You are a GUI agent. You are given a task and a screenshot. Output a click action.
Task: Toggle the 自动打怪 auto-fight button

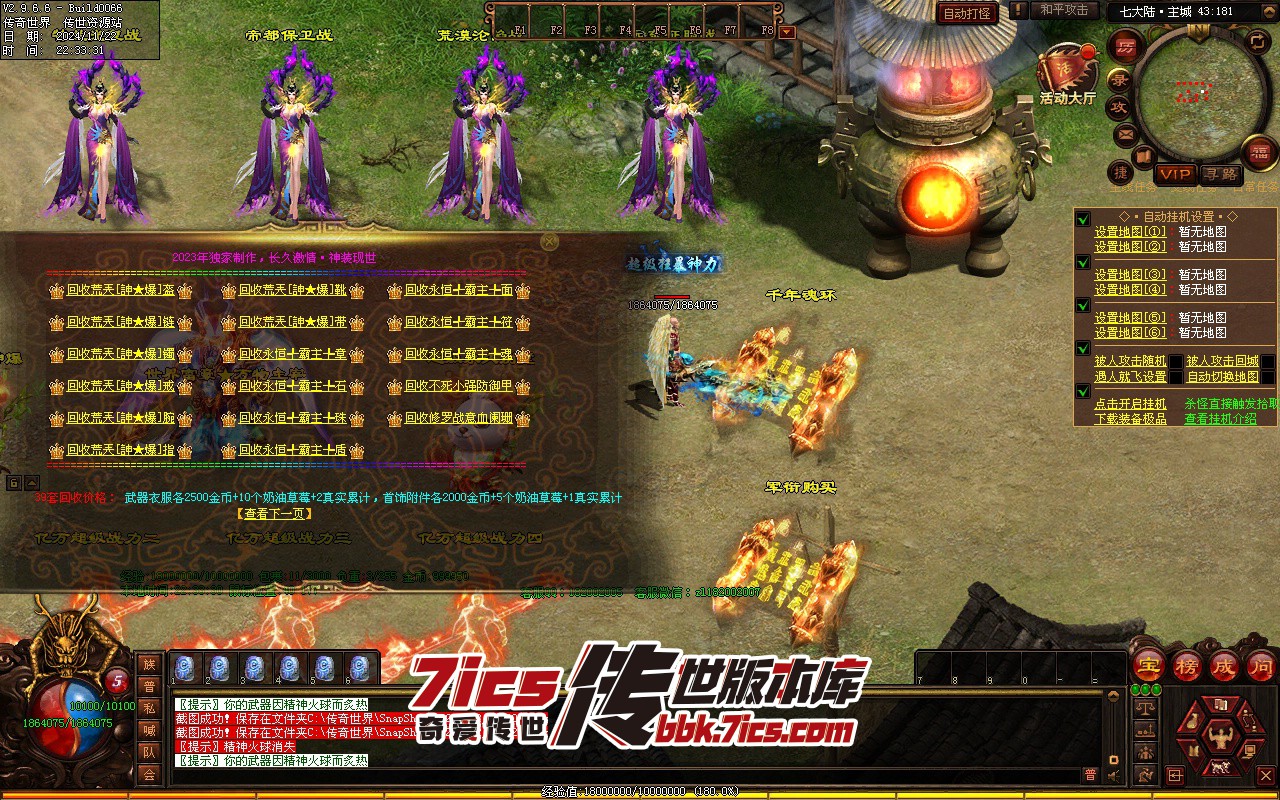tap(968, 13)
